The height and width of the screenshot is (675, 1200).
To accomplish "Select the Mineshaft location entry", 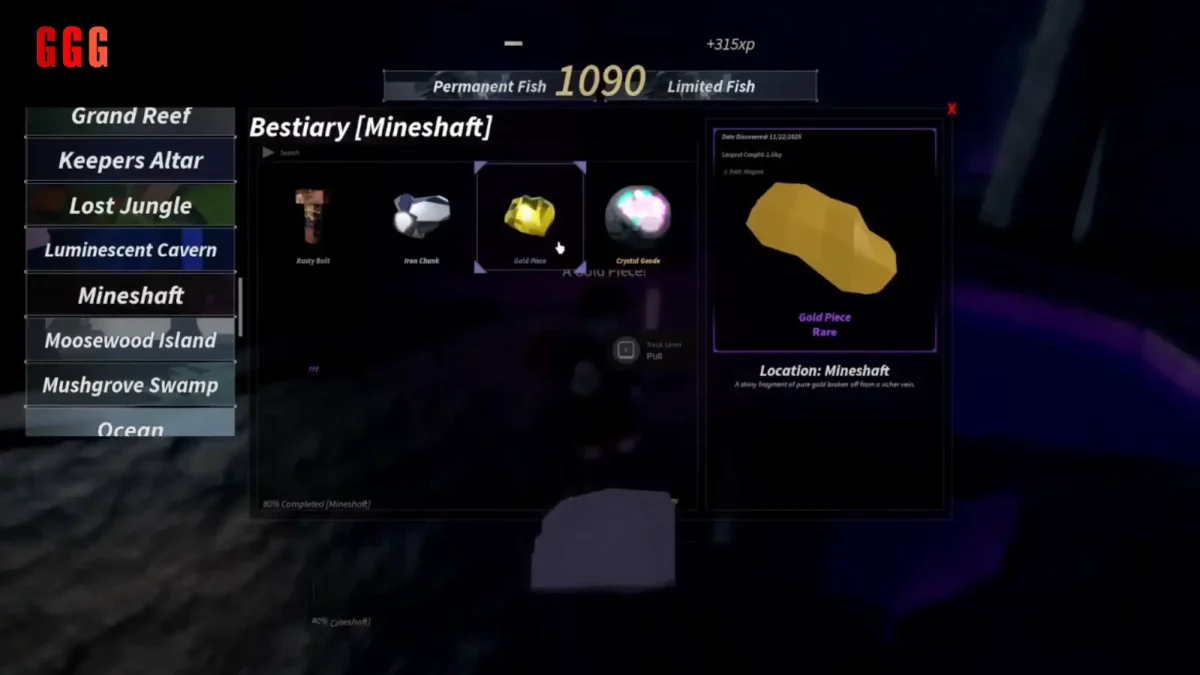I will pos(131,296).
